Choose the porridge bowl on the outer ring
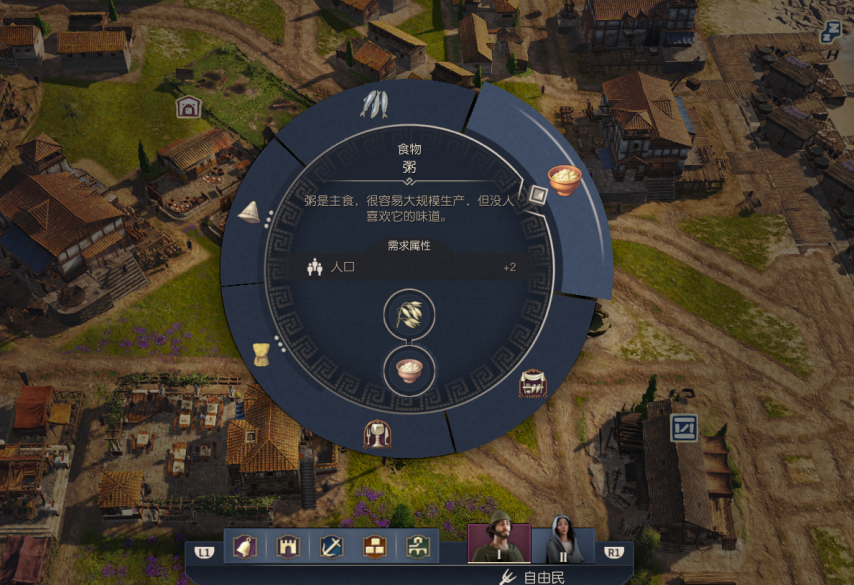854x585 pixels. click(564, 180)
